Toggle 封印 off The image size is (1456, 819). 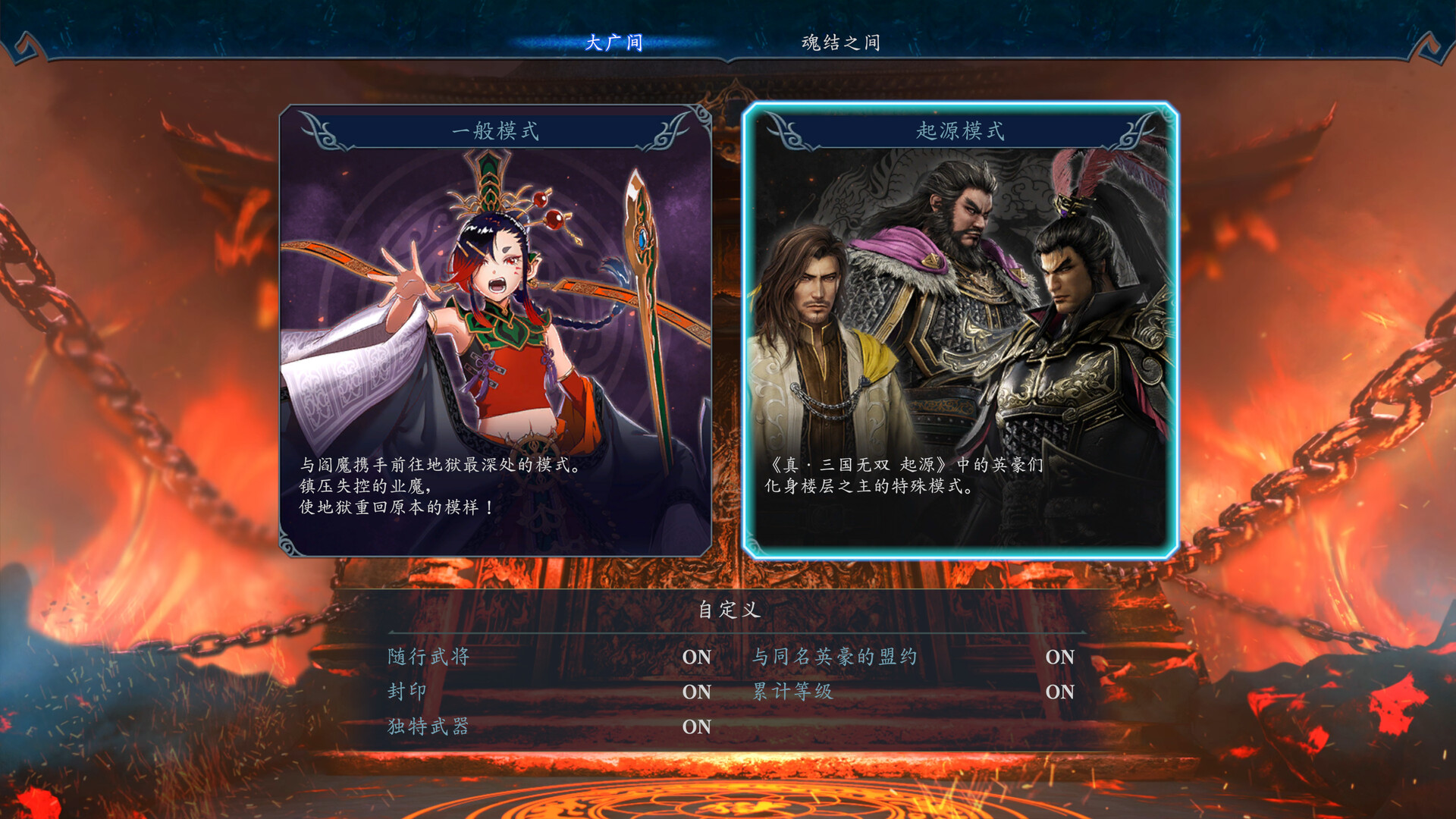696,692
